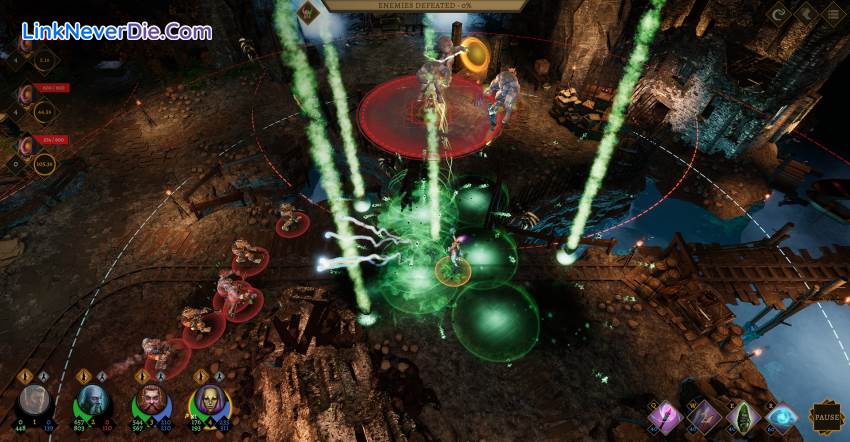The image size is (850, 442).
Task: Click the PAUSE button
Action: coord(826,417)
